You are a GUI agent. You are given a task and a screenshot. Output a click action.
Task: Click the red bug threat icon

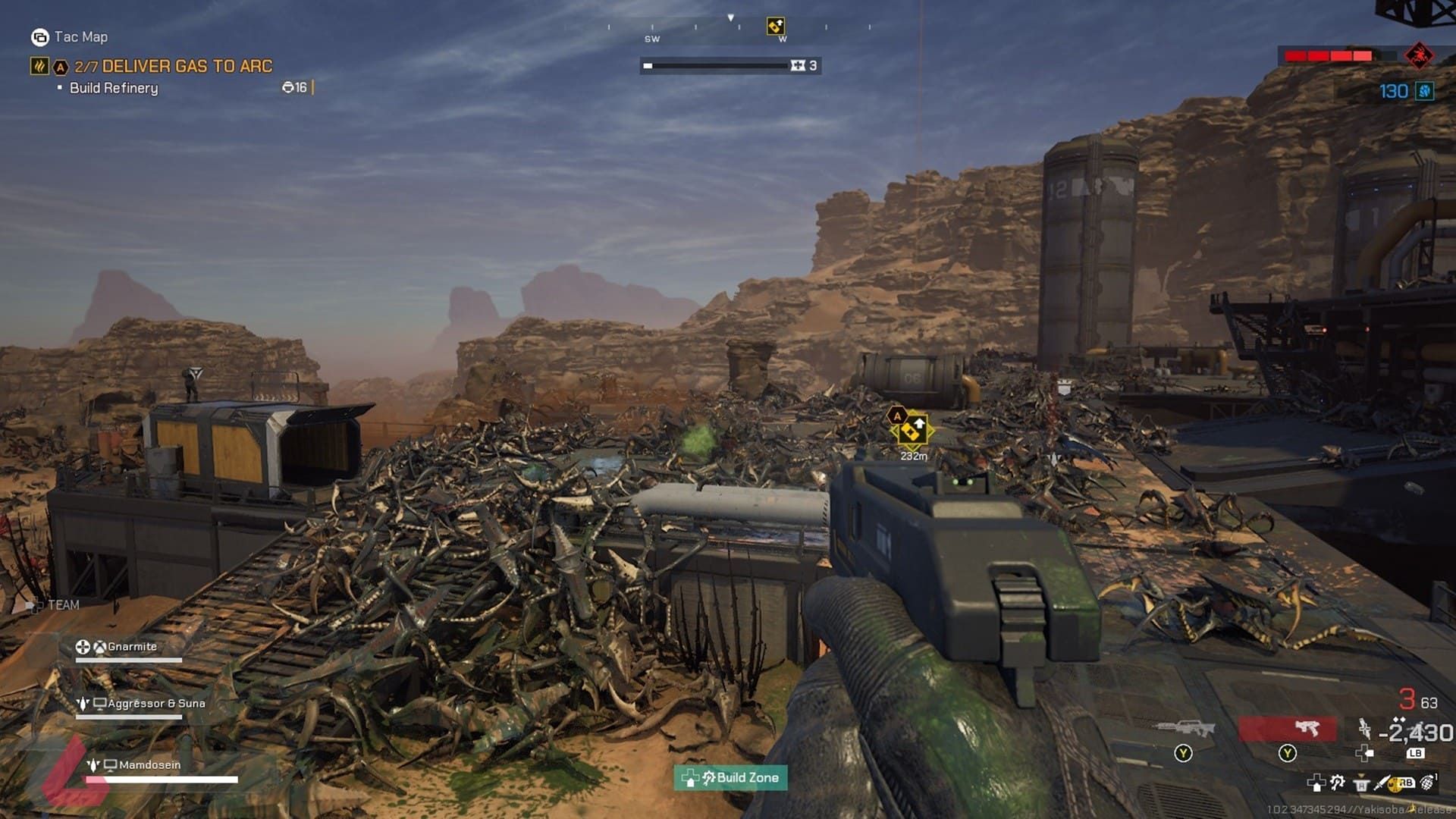click(1417, 55)
